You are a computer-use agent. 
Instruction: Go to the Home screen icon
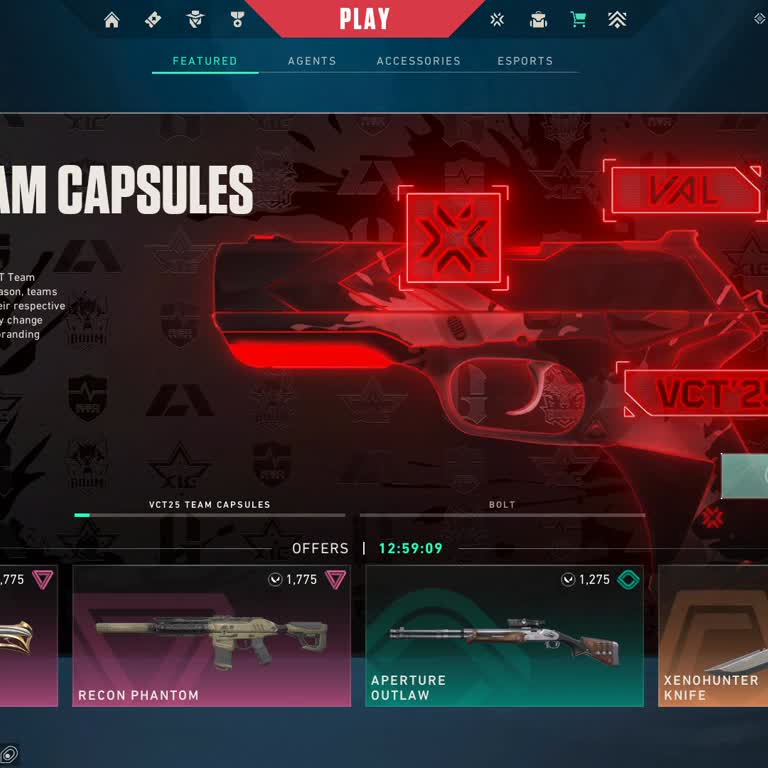(112, 20)
